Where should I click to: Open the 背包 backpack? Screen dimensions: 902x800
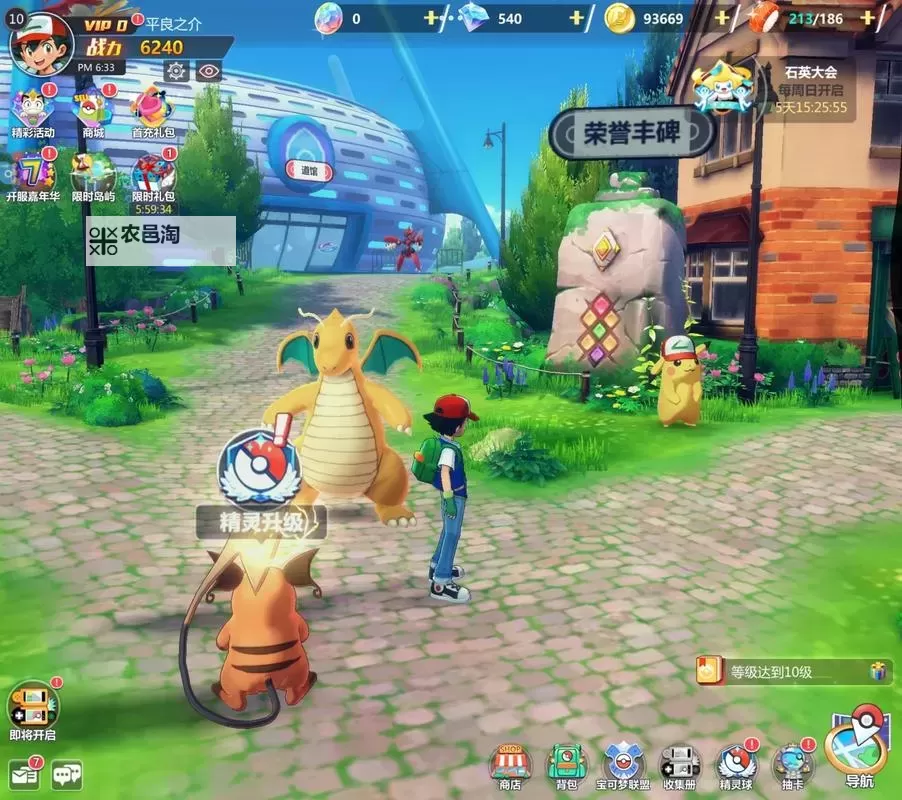point(566,766)
